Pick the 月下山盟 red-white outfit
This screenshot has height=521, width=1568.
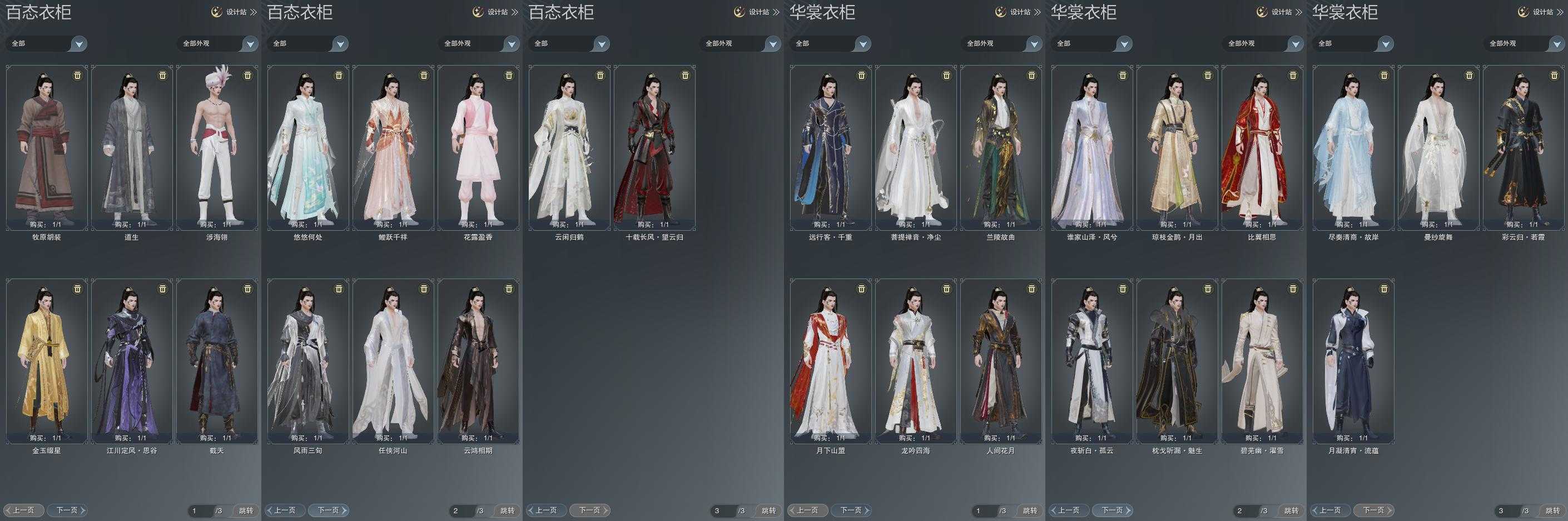click(x=830, y=361)
